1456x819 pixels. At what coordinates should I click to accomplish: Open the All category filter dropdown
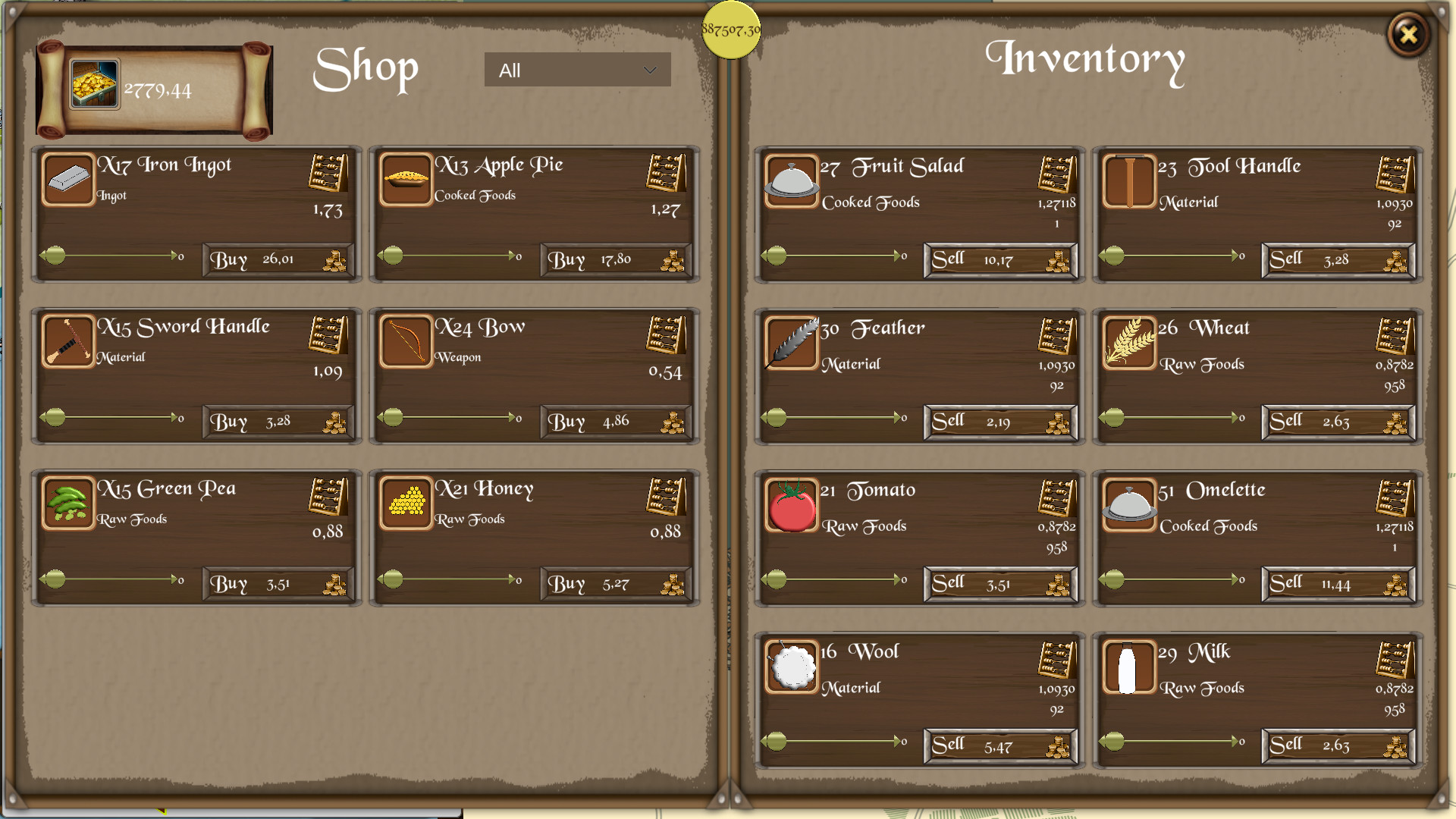(x=577, y=69)
